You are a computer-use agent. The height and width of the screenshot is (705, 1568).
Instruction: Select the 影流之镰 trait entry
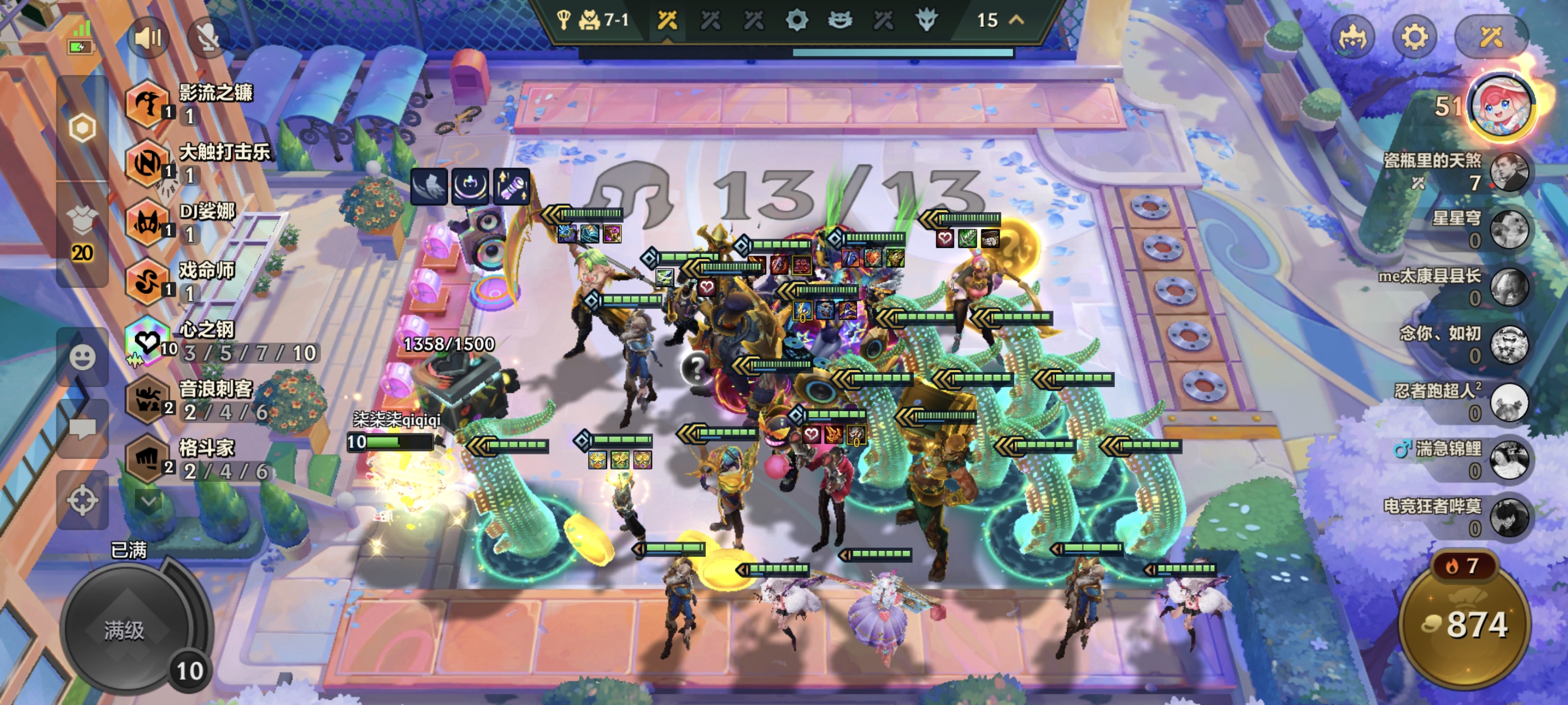pyautogui.click(x=147, y=105)
